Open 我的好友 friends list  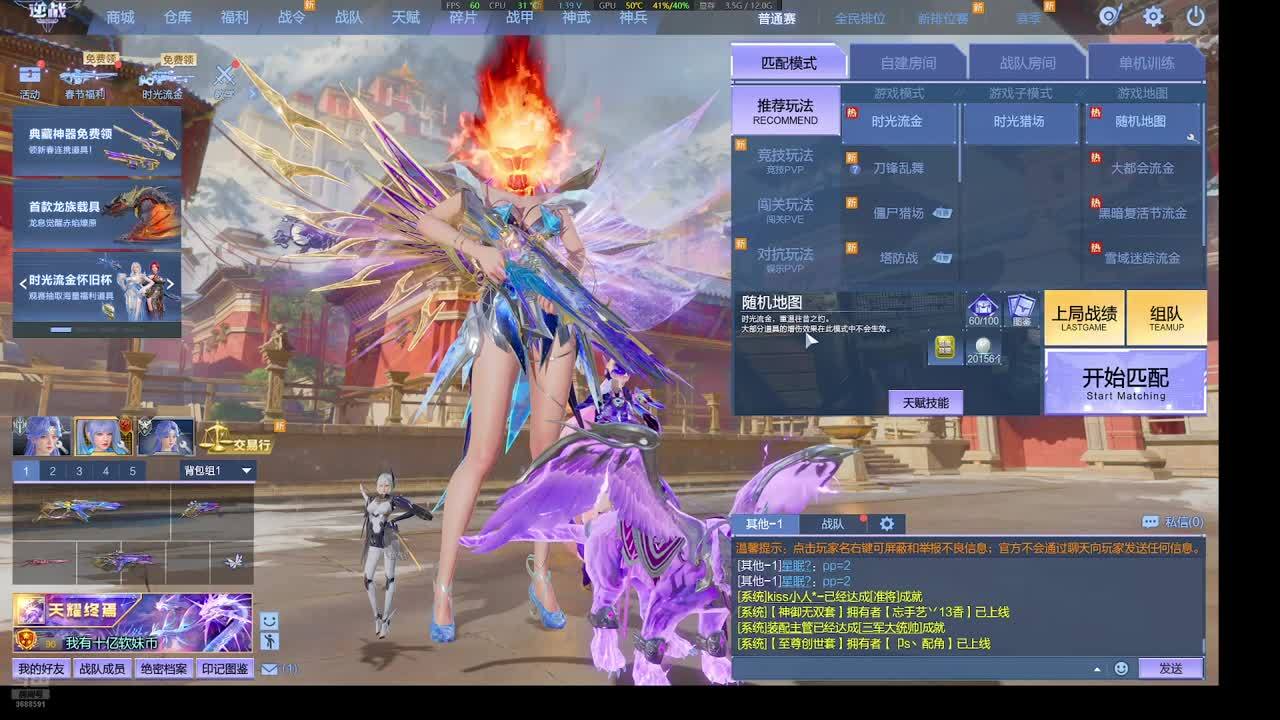[41, 669]
